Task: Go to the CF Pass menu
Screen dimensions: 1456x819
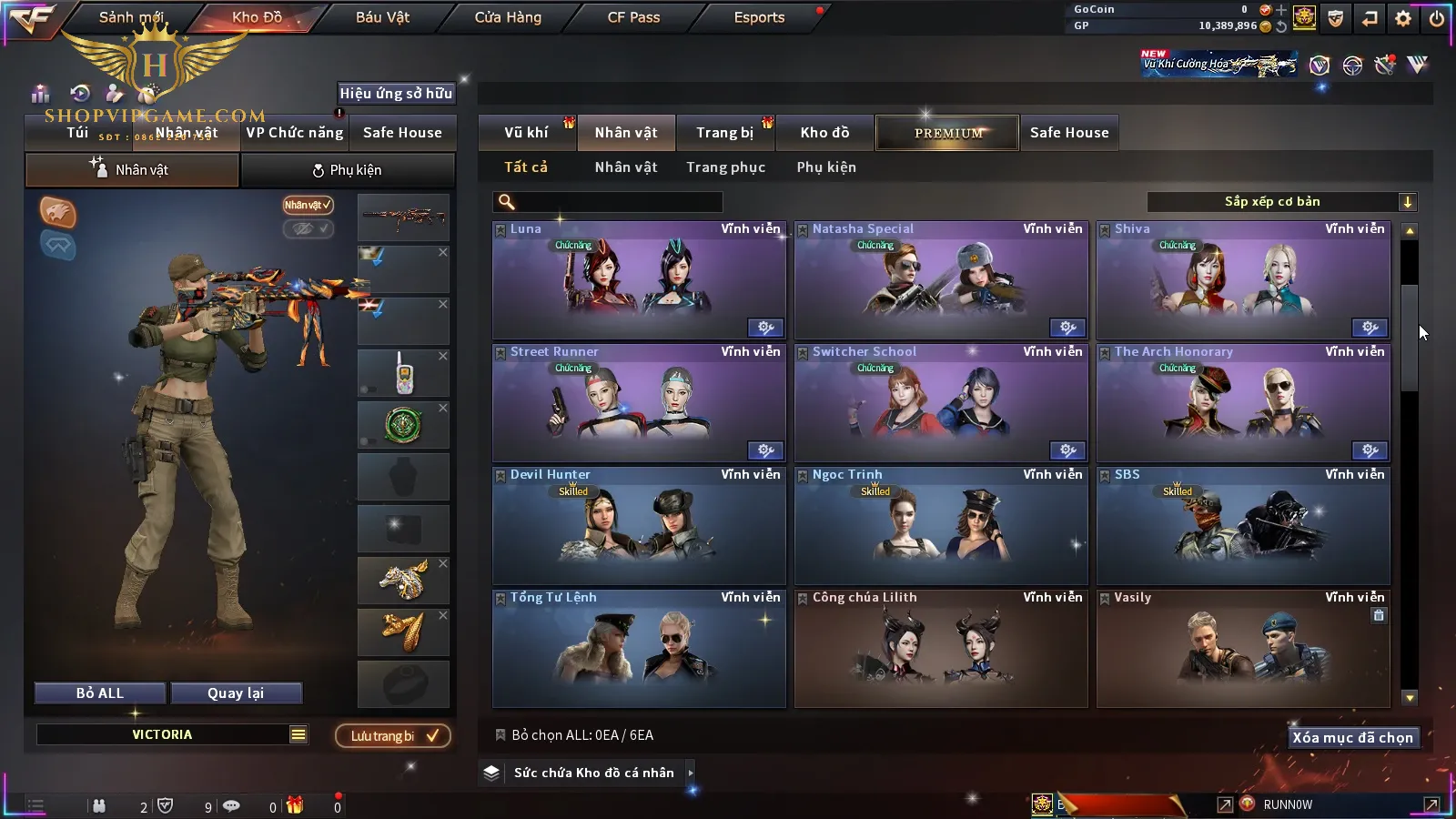Action: coord(633,17)
